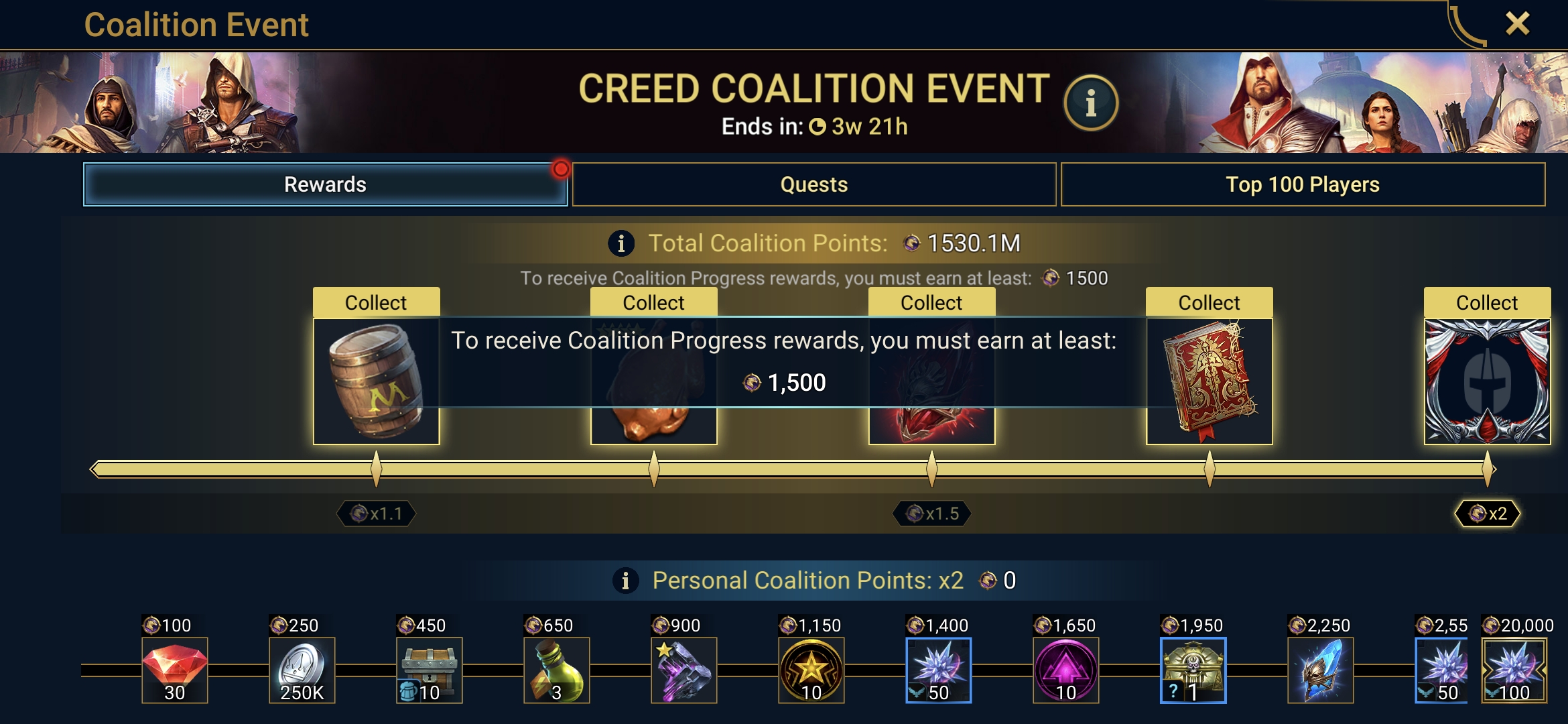Select the 250K silver reward

point(302,670)
